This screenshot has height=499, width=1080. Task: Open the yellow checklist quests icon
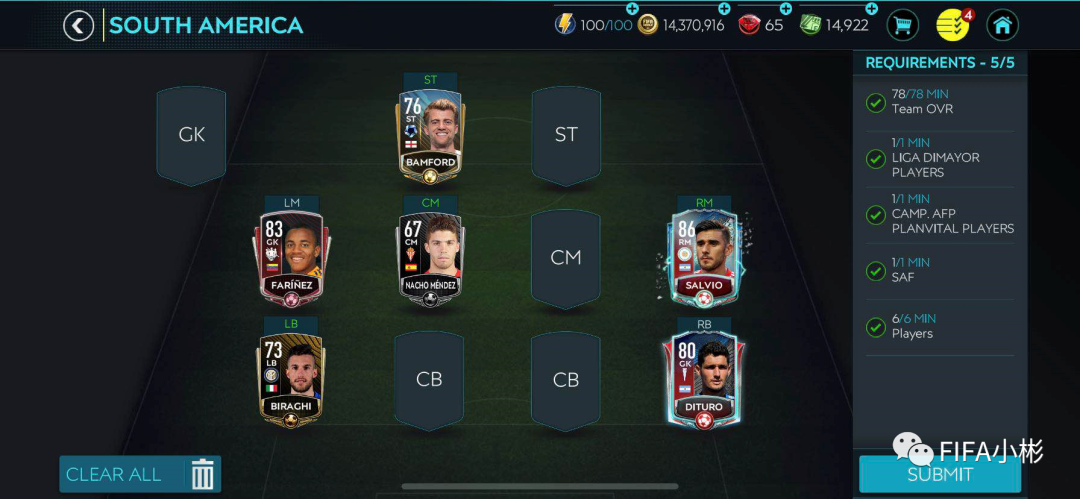click(x=953, y=25)
